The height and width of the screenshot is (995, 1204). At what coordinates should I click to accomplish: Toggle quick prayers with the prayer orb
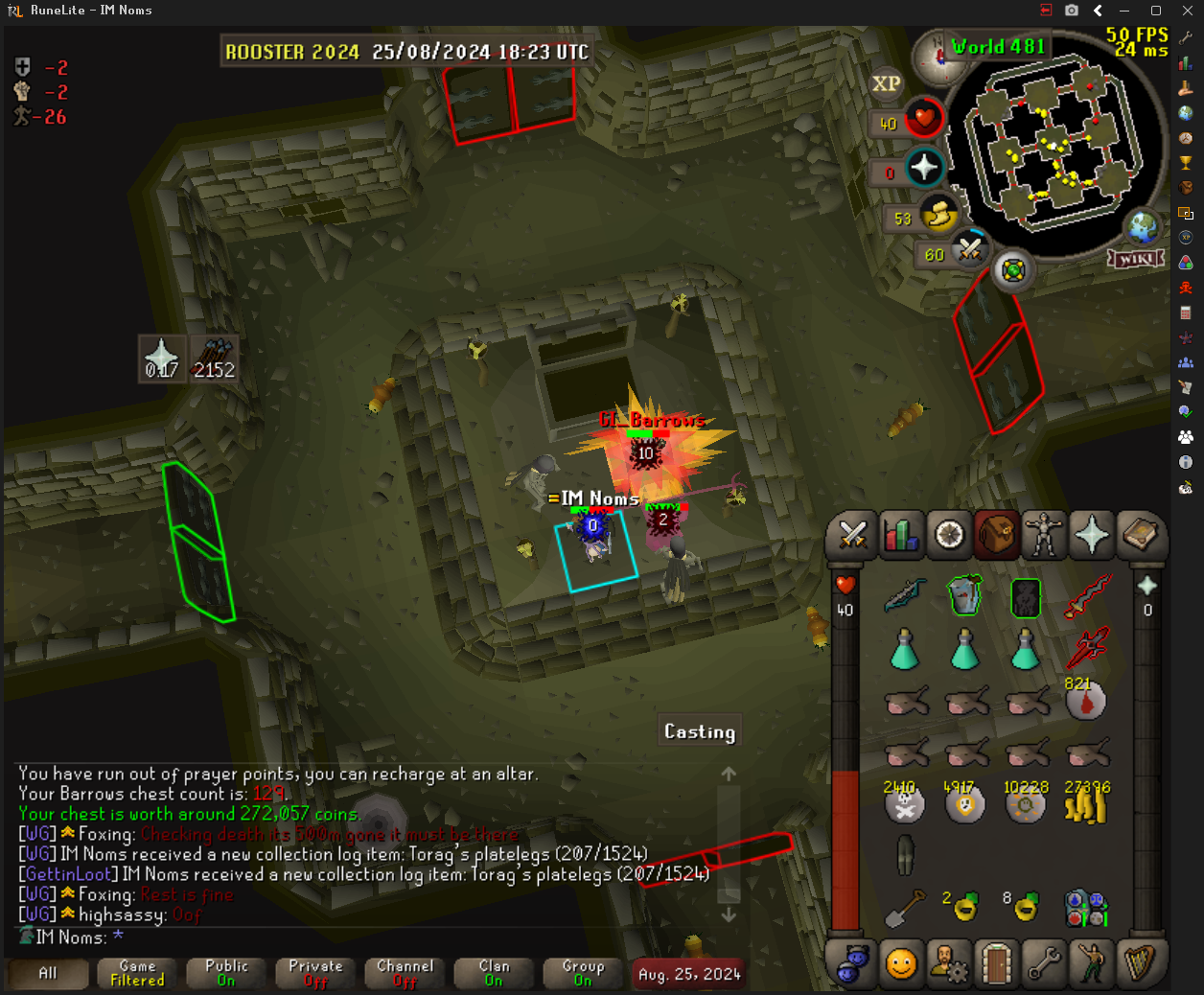(x=923, y=169)
